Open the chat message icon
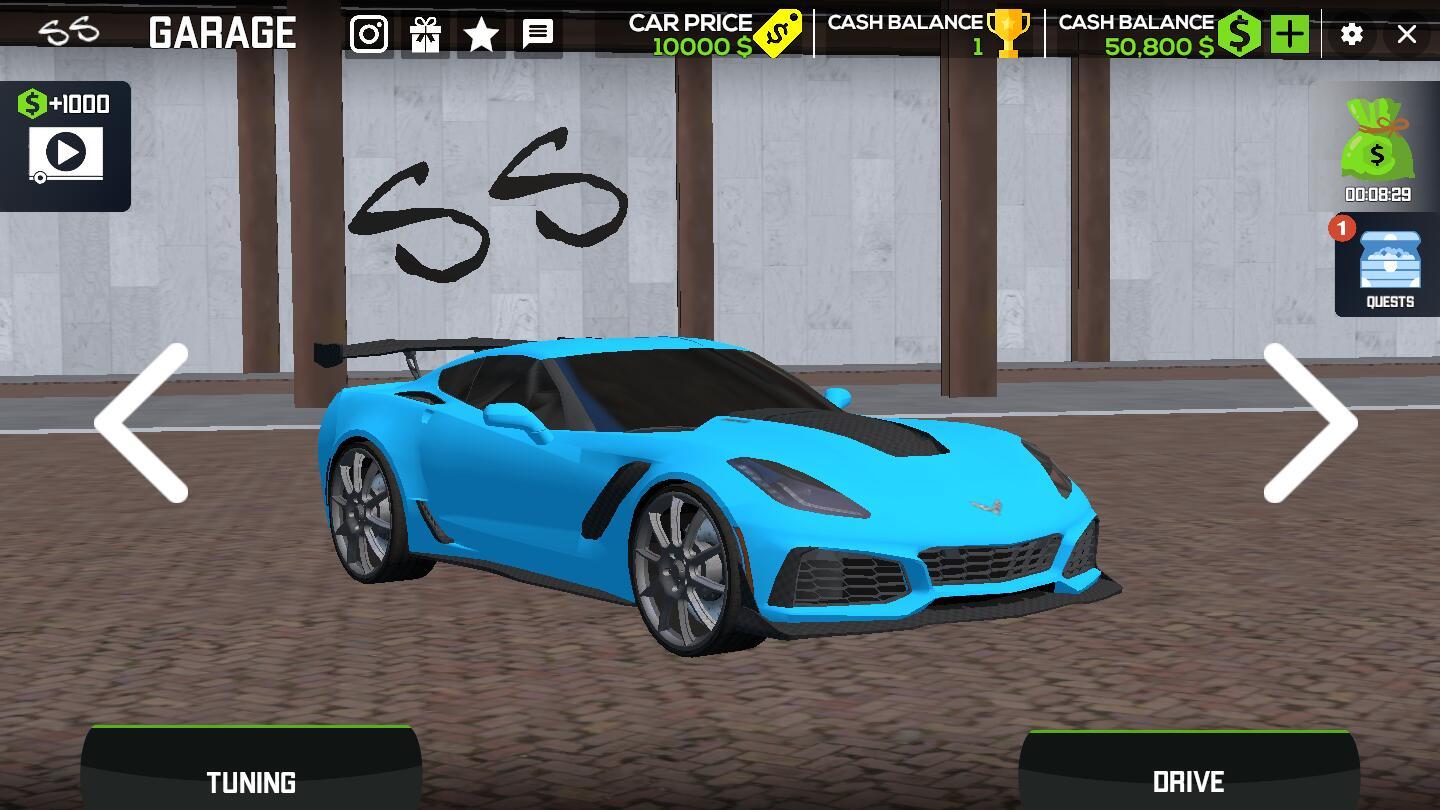The image size is (1440, 810). (538, 35)
